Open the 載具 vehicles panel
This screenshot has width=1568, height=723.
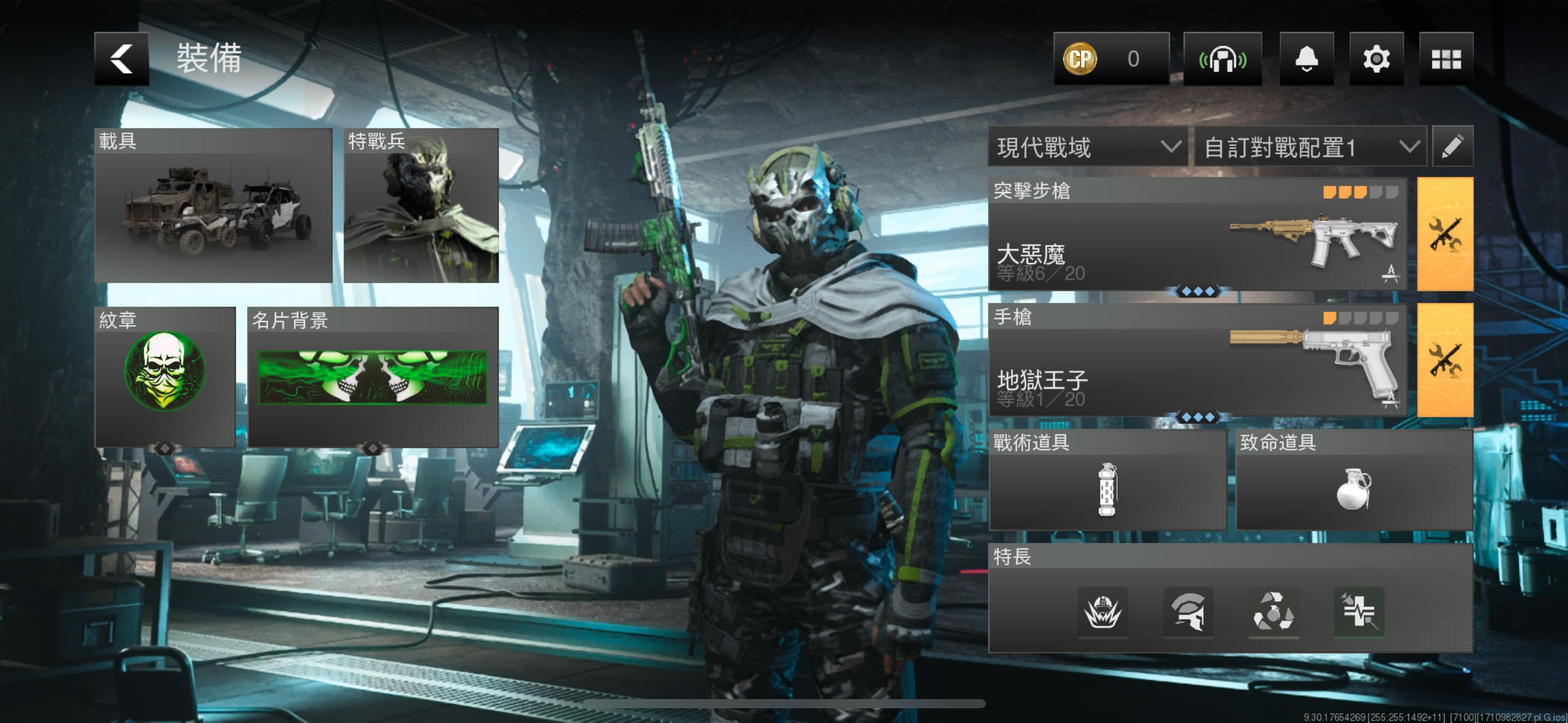point(213,205)
